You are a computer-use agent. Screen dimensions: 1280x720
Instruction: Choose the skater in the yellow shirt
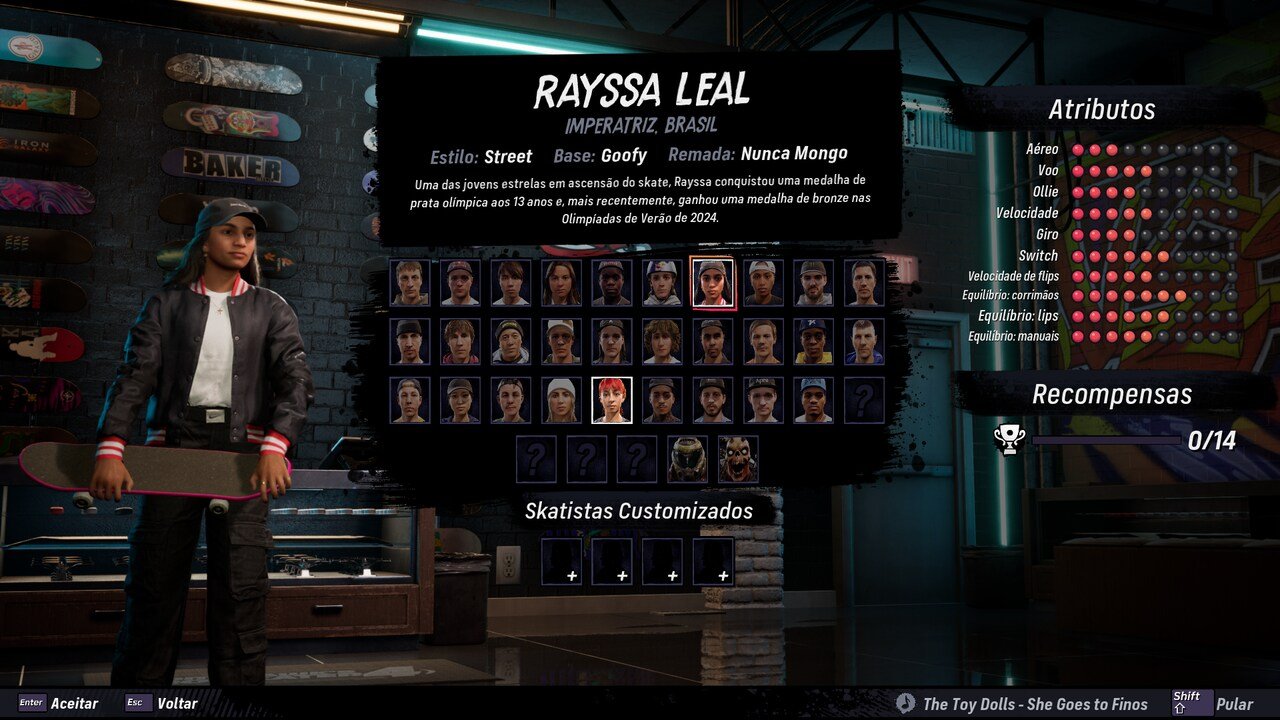point(813,342)
